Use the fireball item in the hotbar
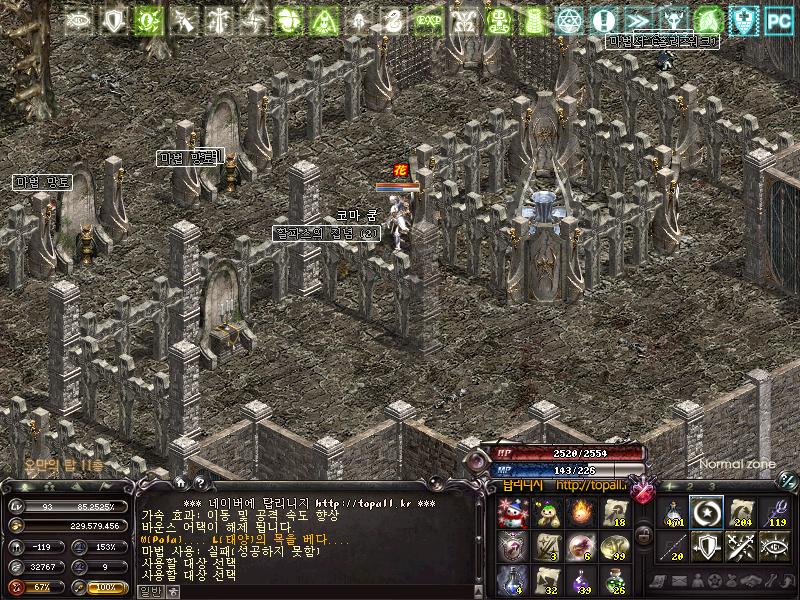The image size is (800, 600). click(579, 512)
